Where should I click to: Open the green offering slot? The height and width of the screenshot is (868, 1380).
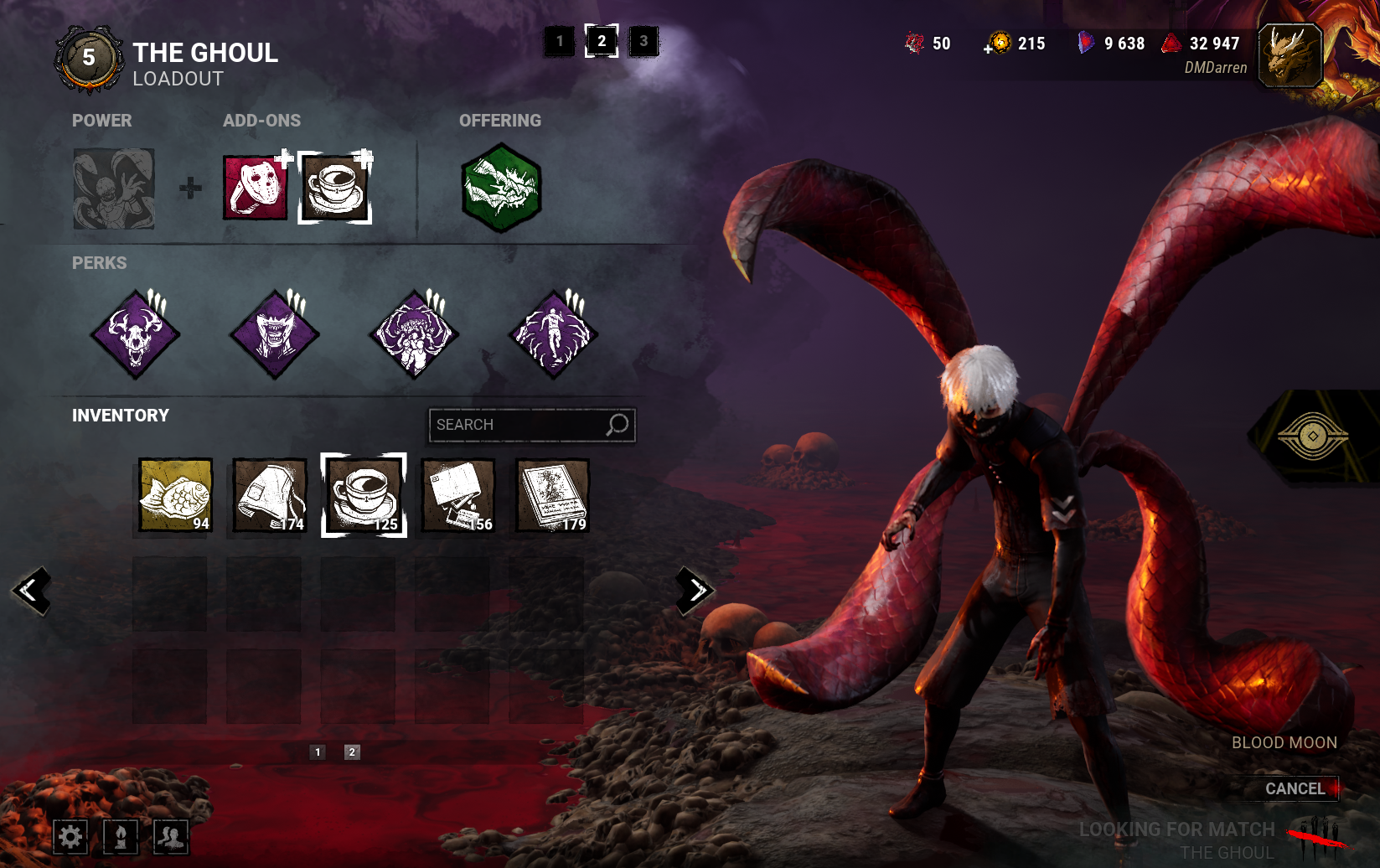[x=501, y=188]
